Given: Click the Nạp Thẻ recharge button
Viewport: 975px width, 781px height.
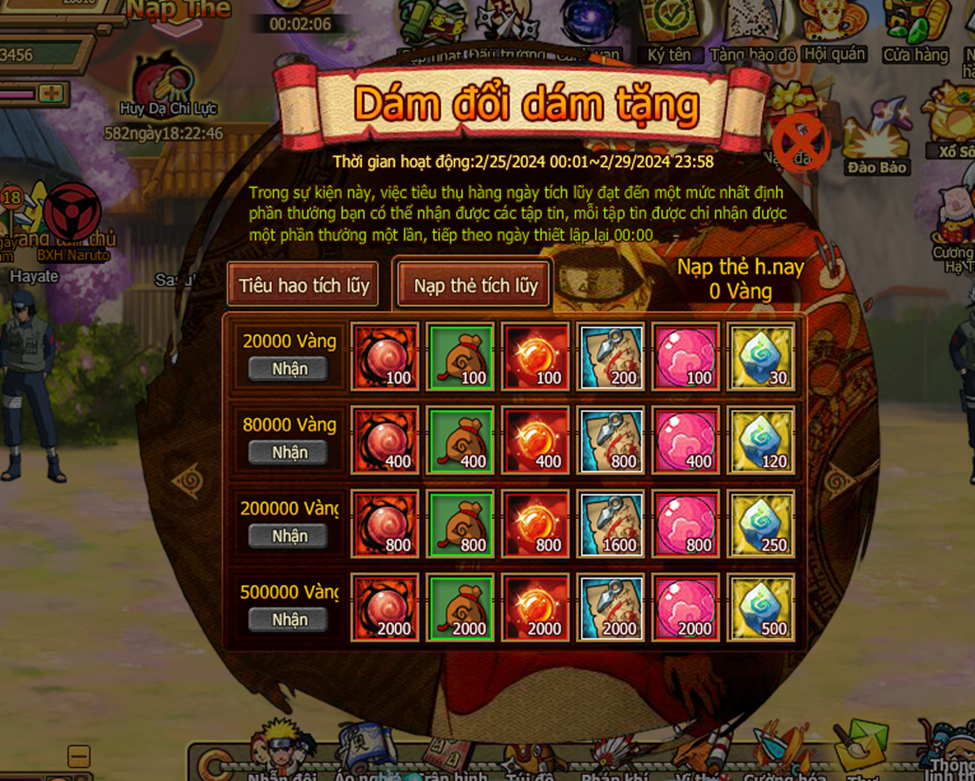Looking at the screenshot, I should pyautogui.click(x=178, y=12).
